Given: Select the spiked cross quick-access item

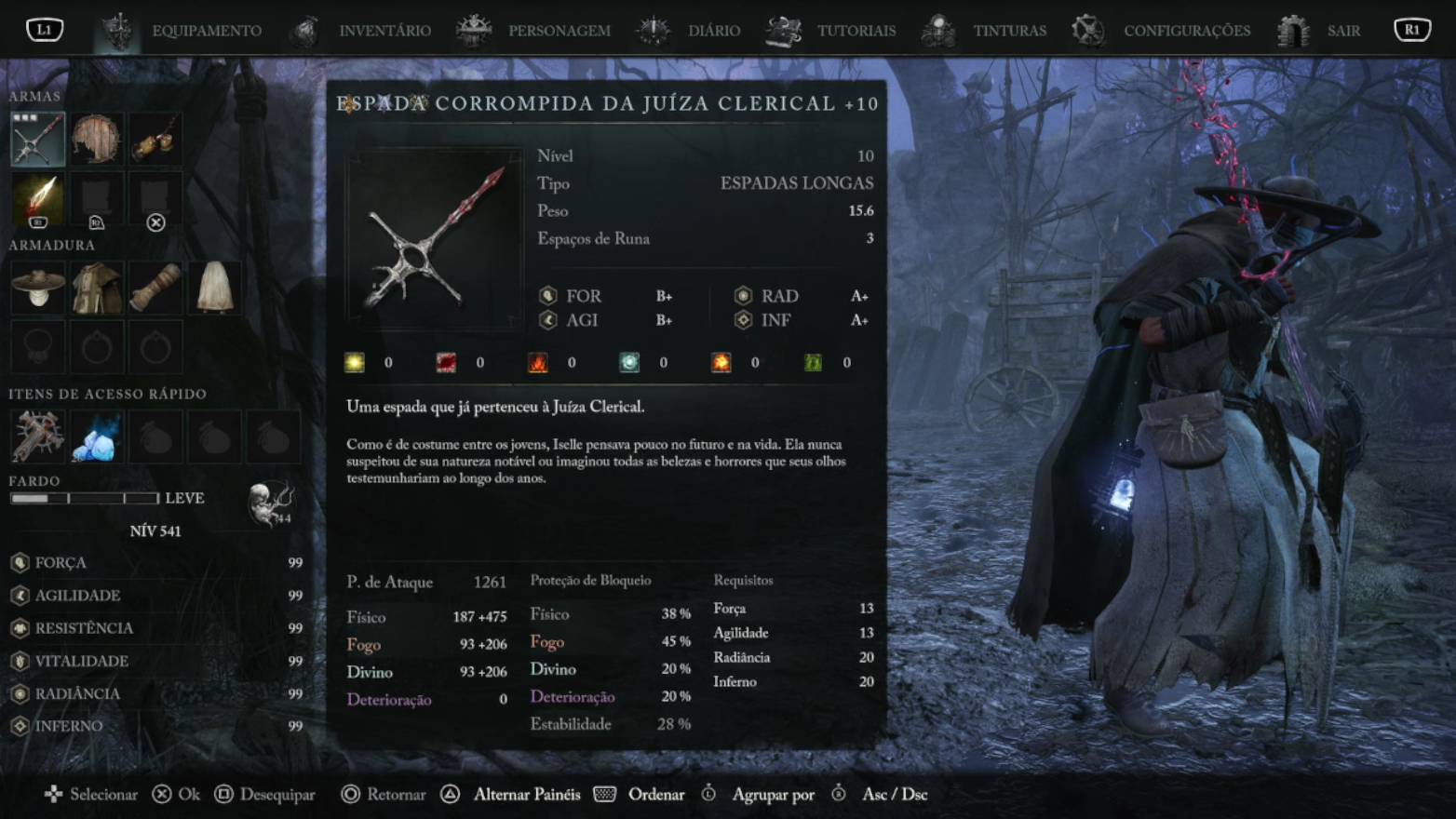Looking at the screenshot, I should click(x=37, y=436).
